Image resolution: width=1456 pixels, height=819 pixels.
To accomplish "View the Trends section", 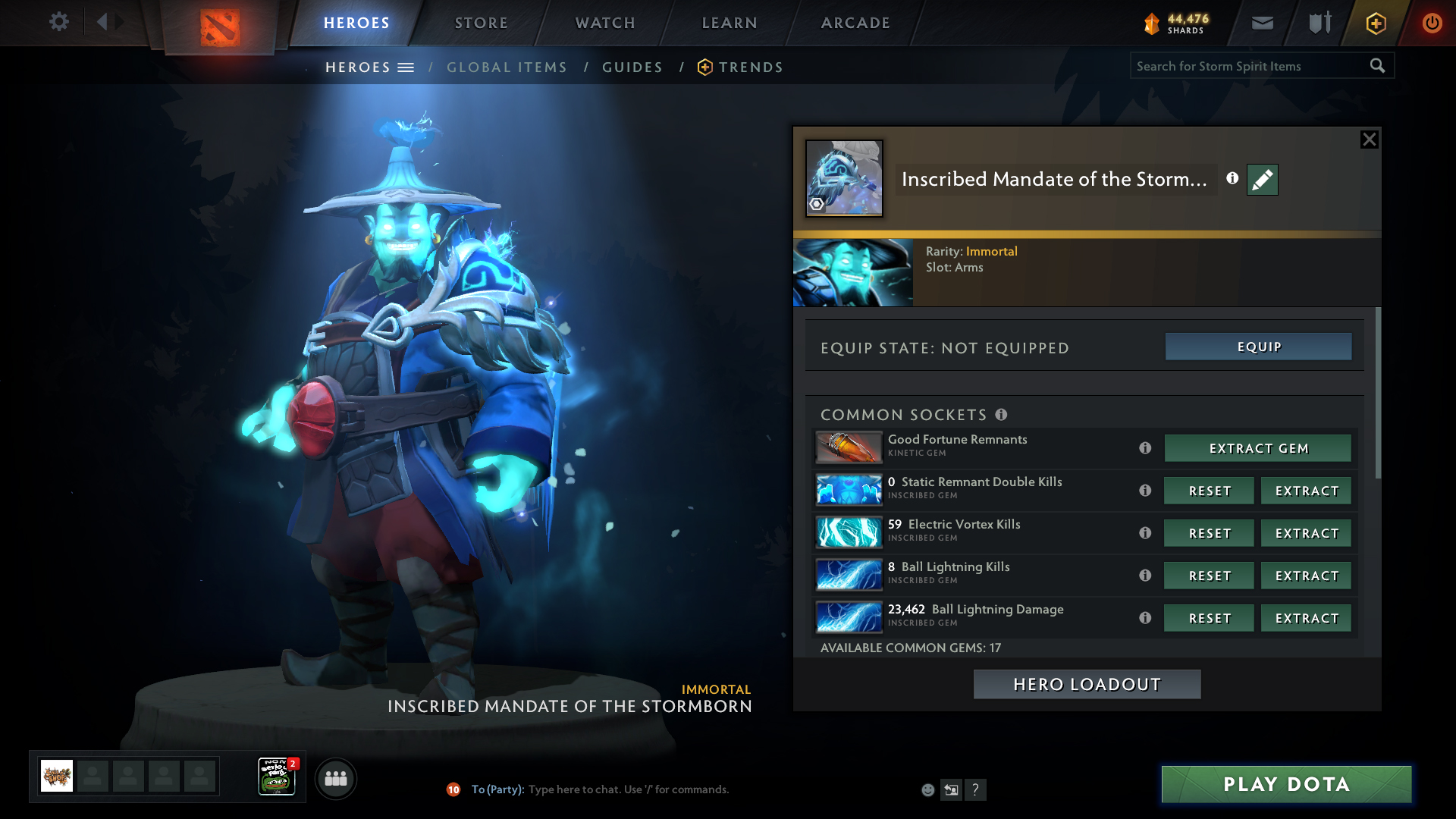I will tap(750, 67).
